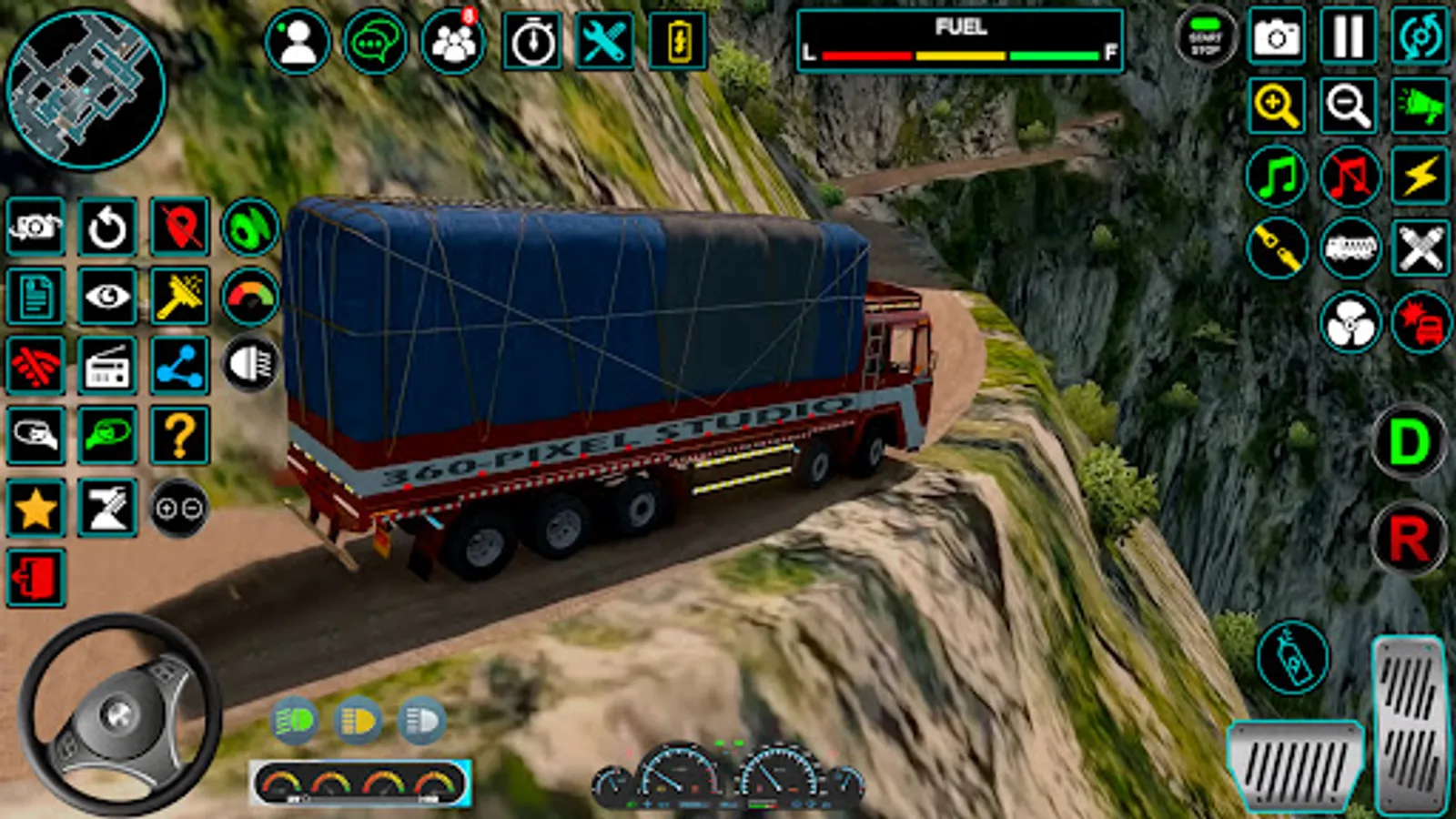Take a screenshot with the camera button
The image size is (1456, 819).
point(1276,37)
